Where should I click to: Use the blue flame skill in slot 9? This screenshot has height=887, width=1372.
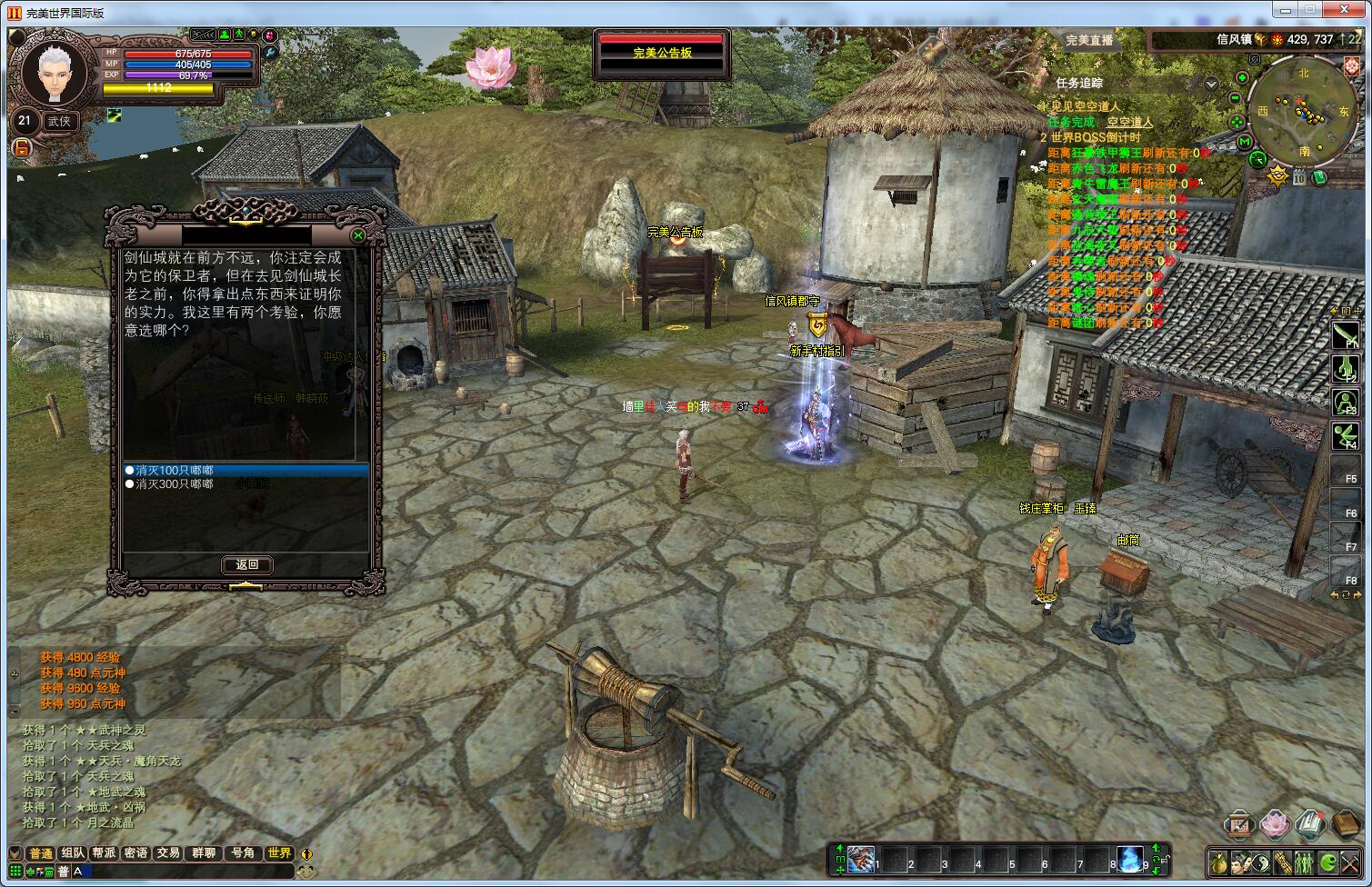coord(1129,859)
